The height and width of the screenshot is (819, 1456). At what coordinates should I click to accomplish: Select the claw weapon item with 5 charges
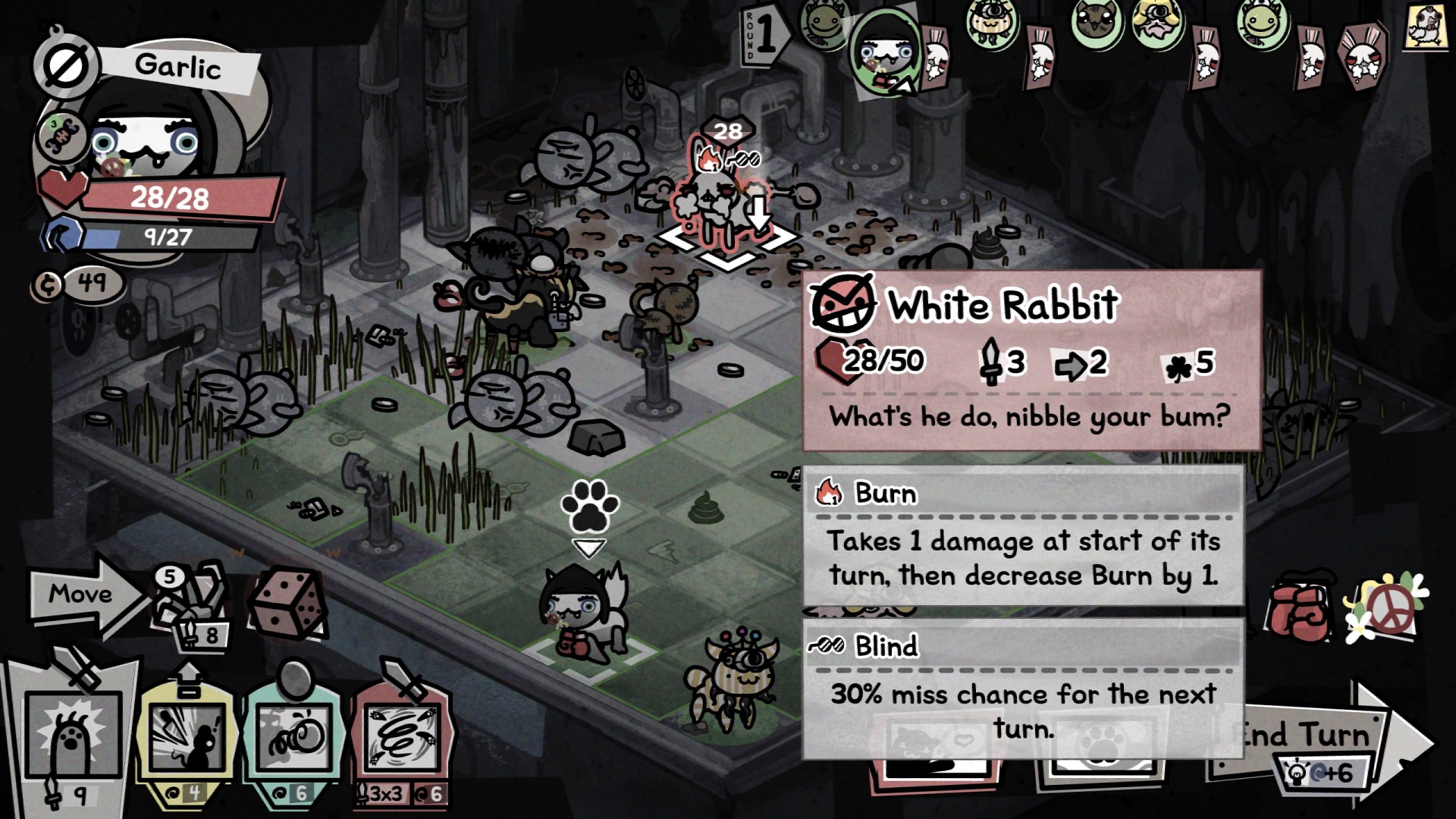click(x=190, y=599)
